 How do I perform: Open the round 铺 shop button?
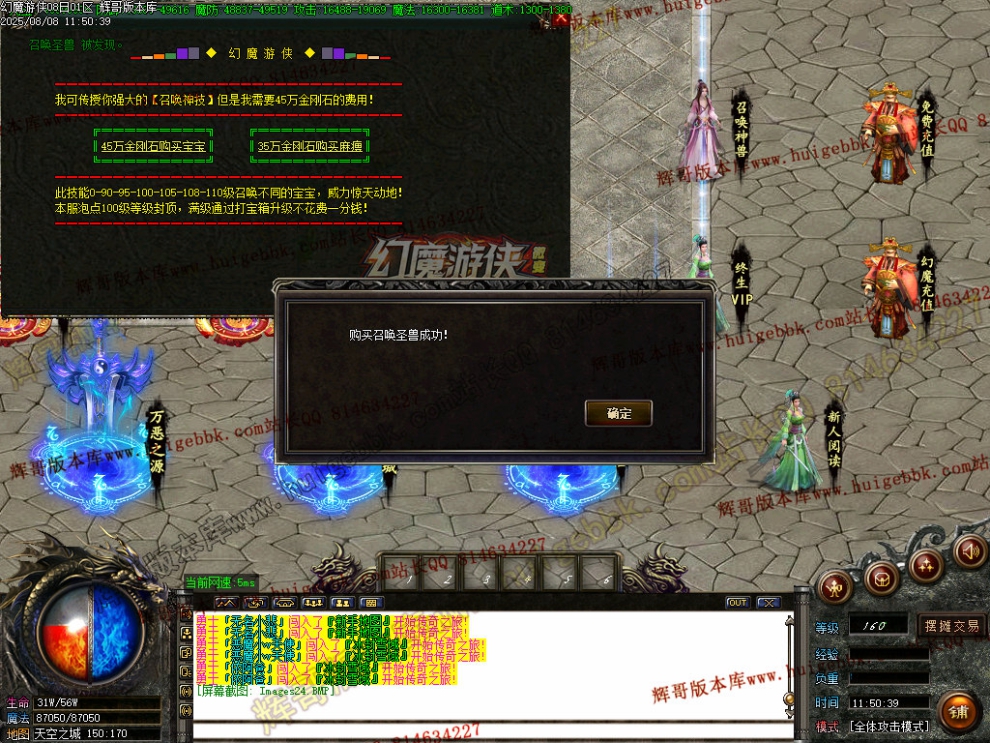[957, 711]
